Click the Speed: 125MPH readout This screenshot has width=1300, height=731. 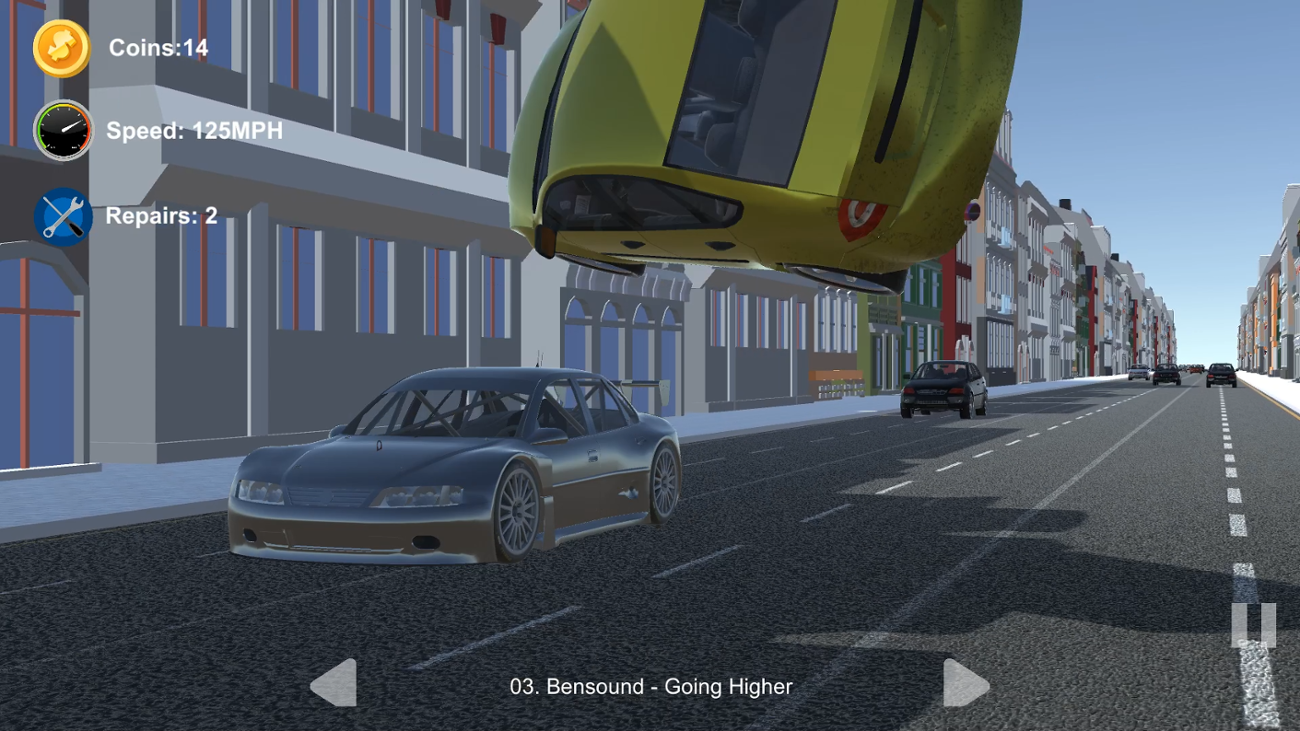193,130
